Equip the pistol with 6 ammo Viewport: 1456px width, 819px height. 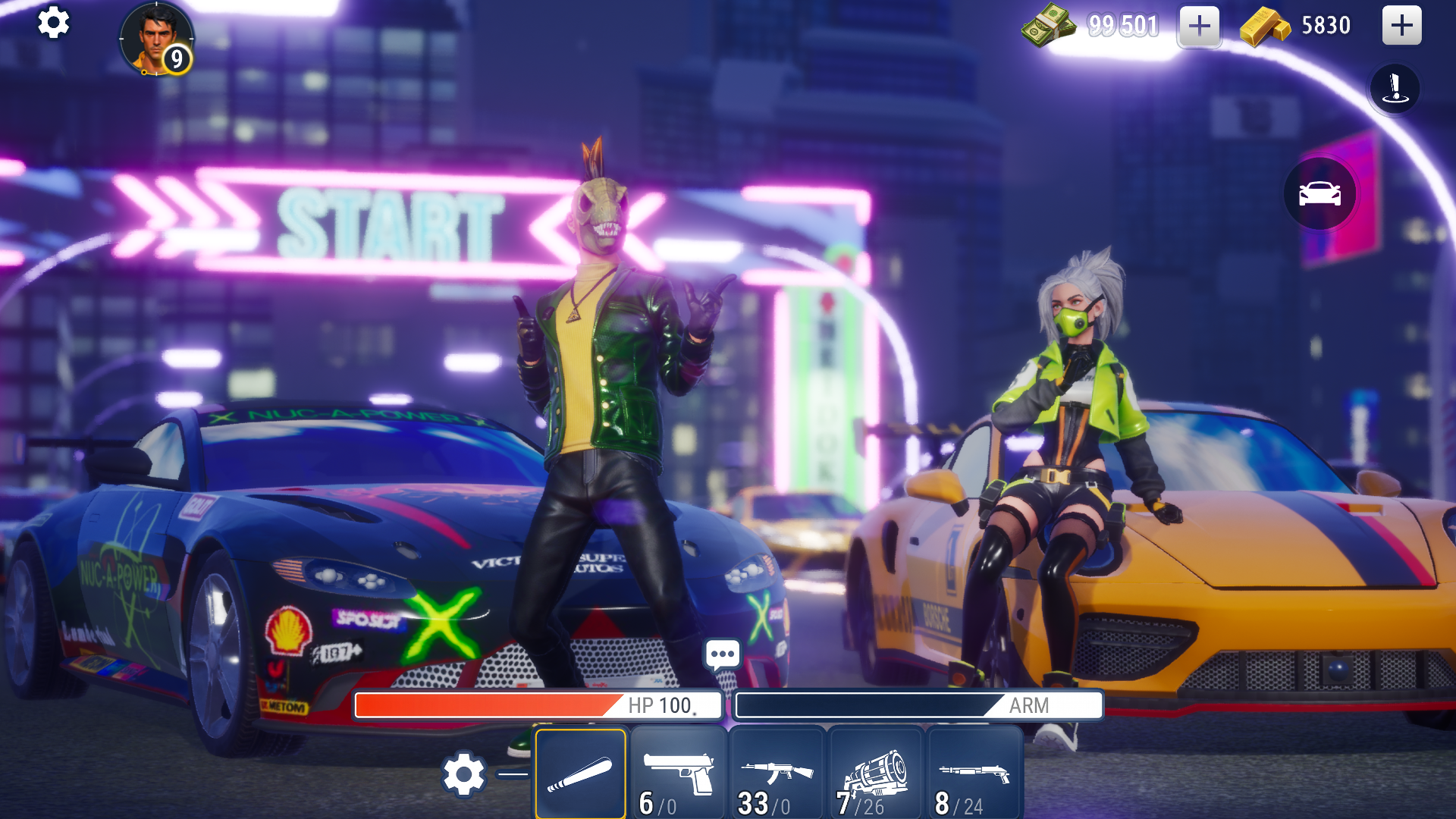pyautogui.click(x=679, y=772)
